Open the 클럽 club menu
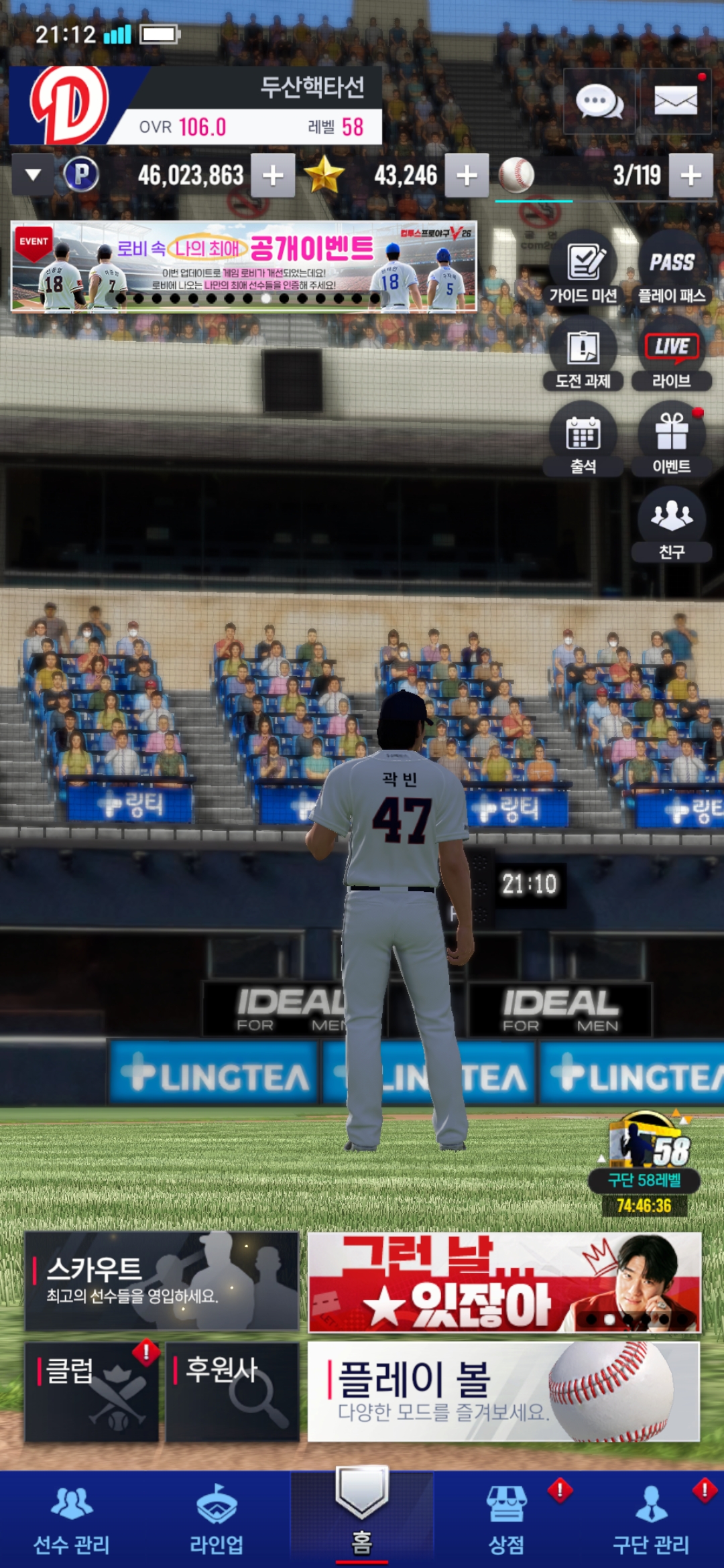The width and height of the screenshot is (724, 1568). tap(92, 1391)
